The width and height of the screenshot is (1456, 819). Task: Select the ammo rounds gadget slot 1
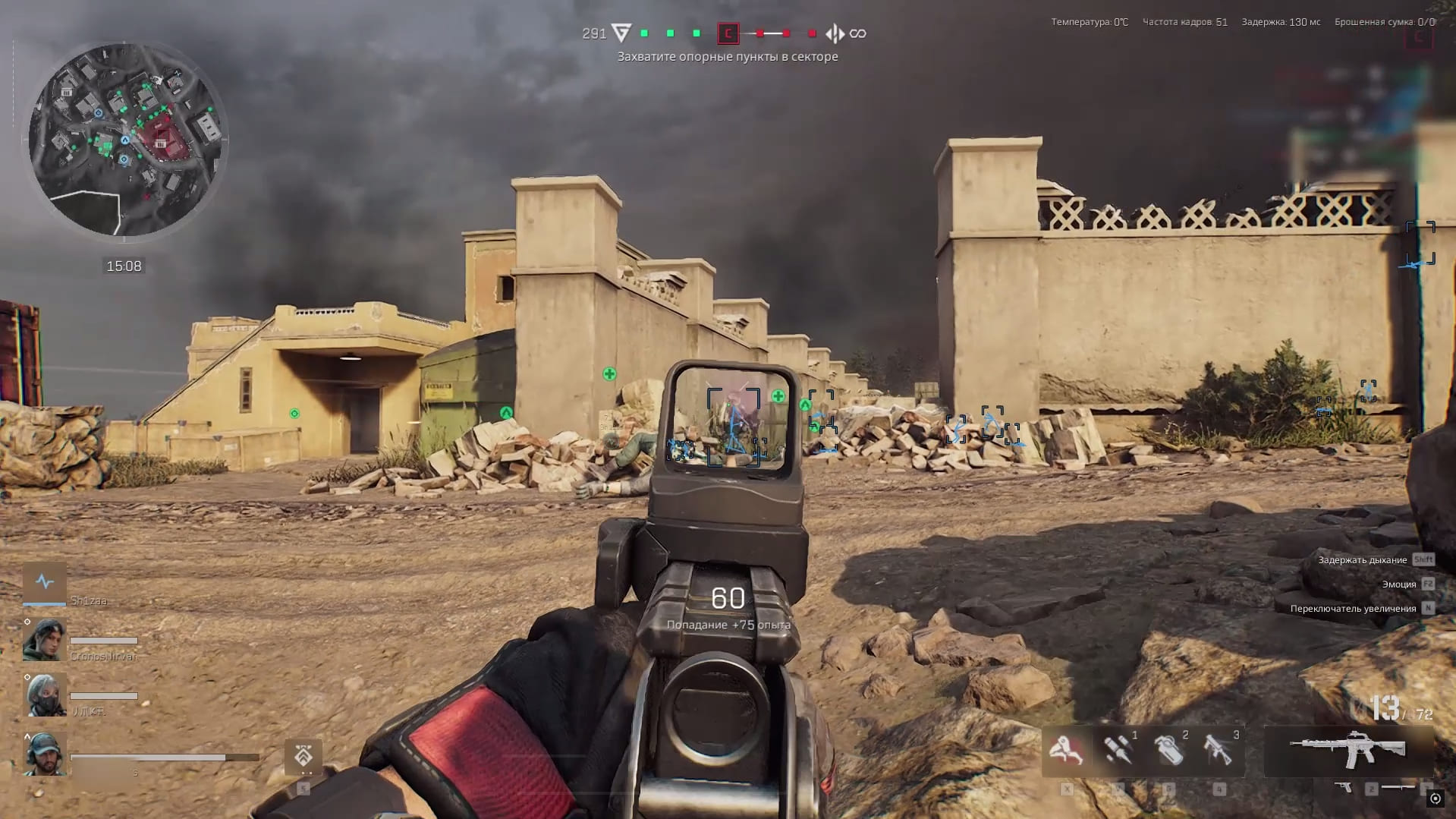(x=1118, y=751)
